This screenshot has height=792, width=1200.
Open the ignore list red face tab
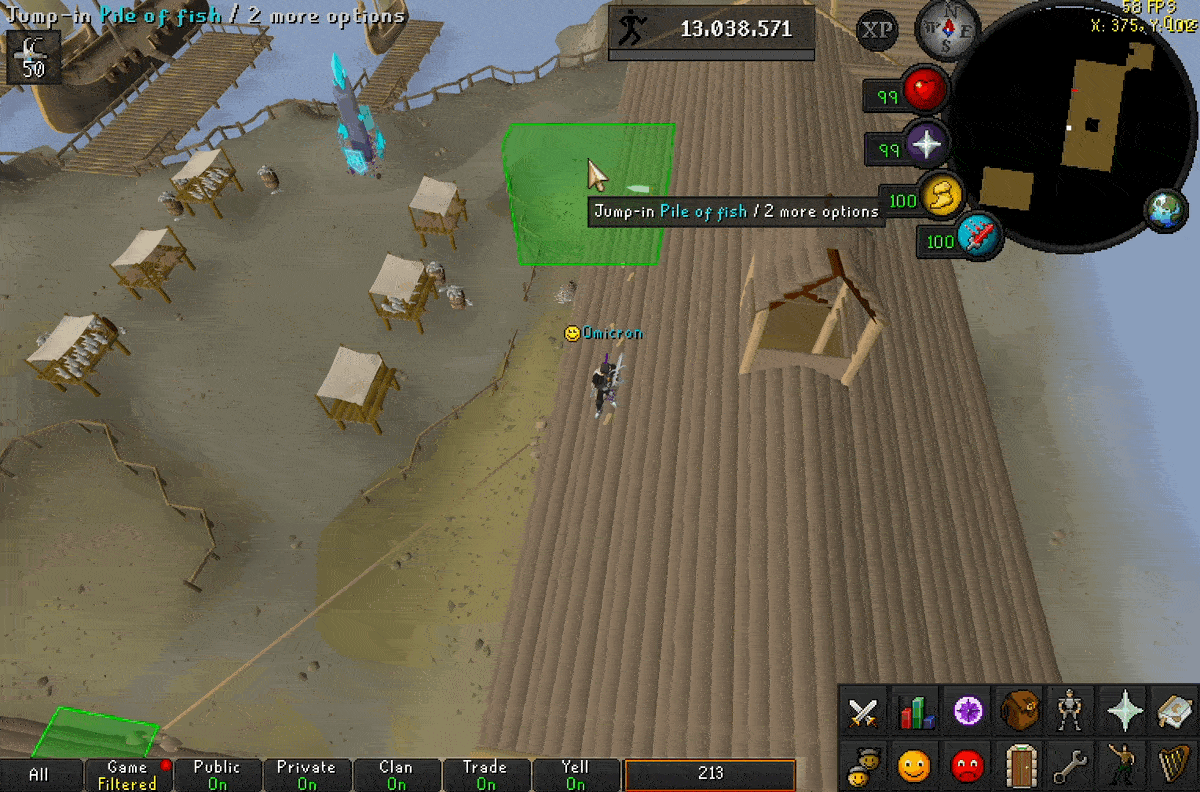tap(967, 766)
